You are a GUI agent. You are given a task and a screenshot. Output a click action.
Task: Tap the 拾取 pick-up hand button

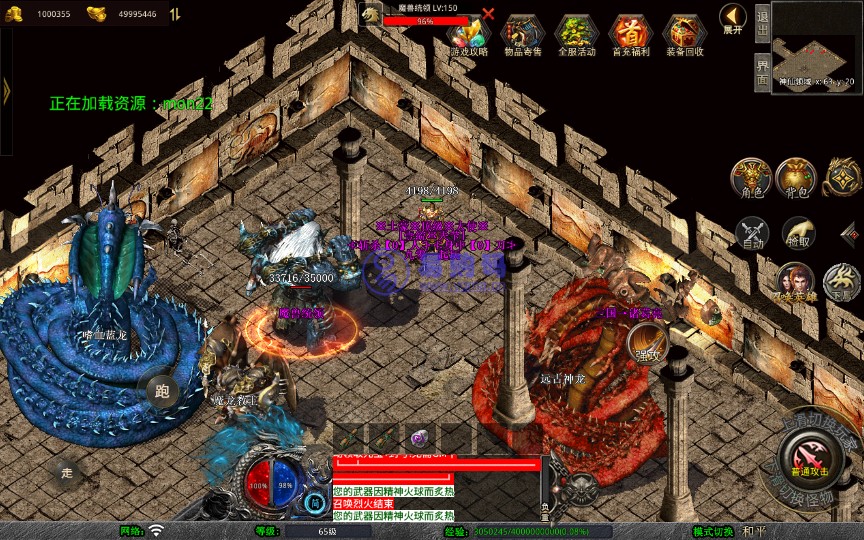click(798, 234)
